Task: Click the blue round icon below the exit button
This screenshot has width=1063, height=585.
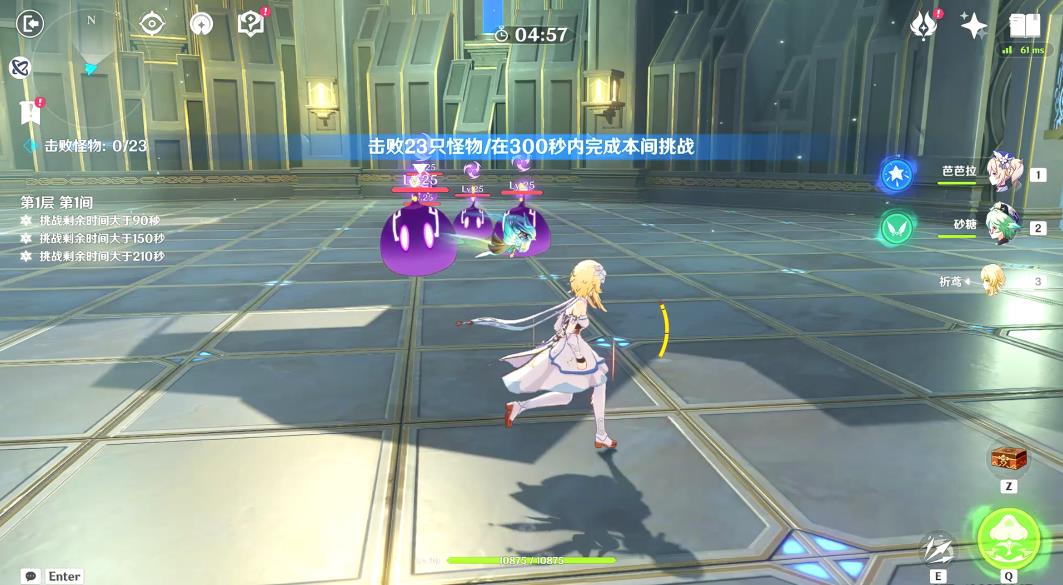Action: (19, 67)
